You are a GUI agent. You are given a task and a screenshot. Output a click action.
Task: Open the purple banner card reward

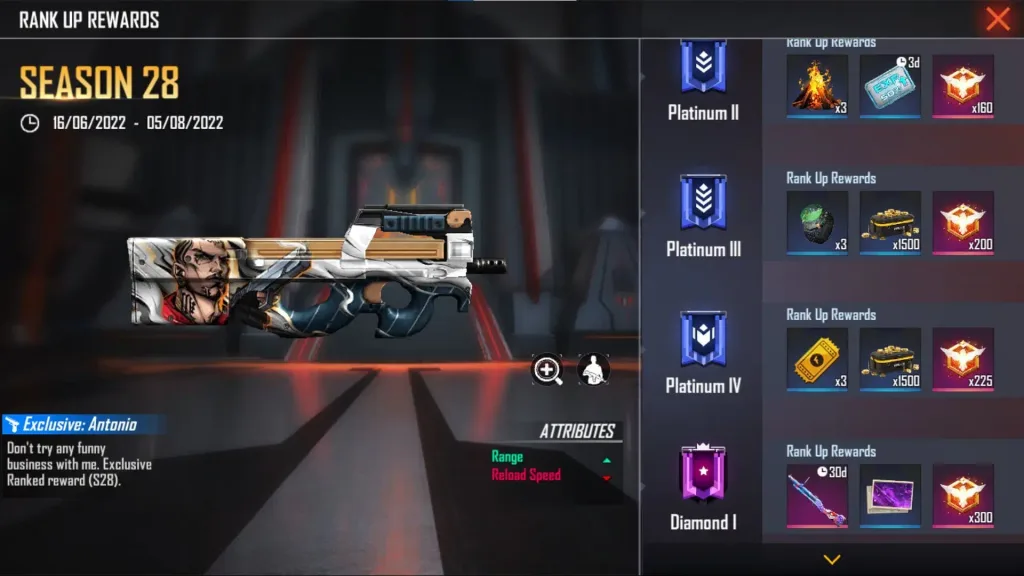tap(890, 495)
